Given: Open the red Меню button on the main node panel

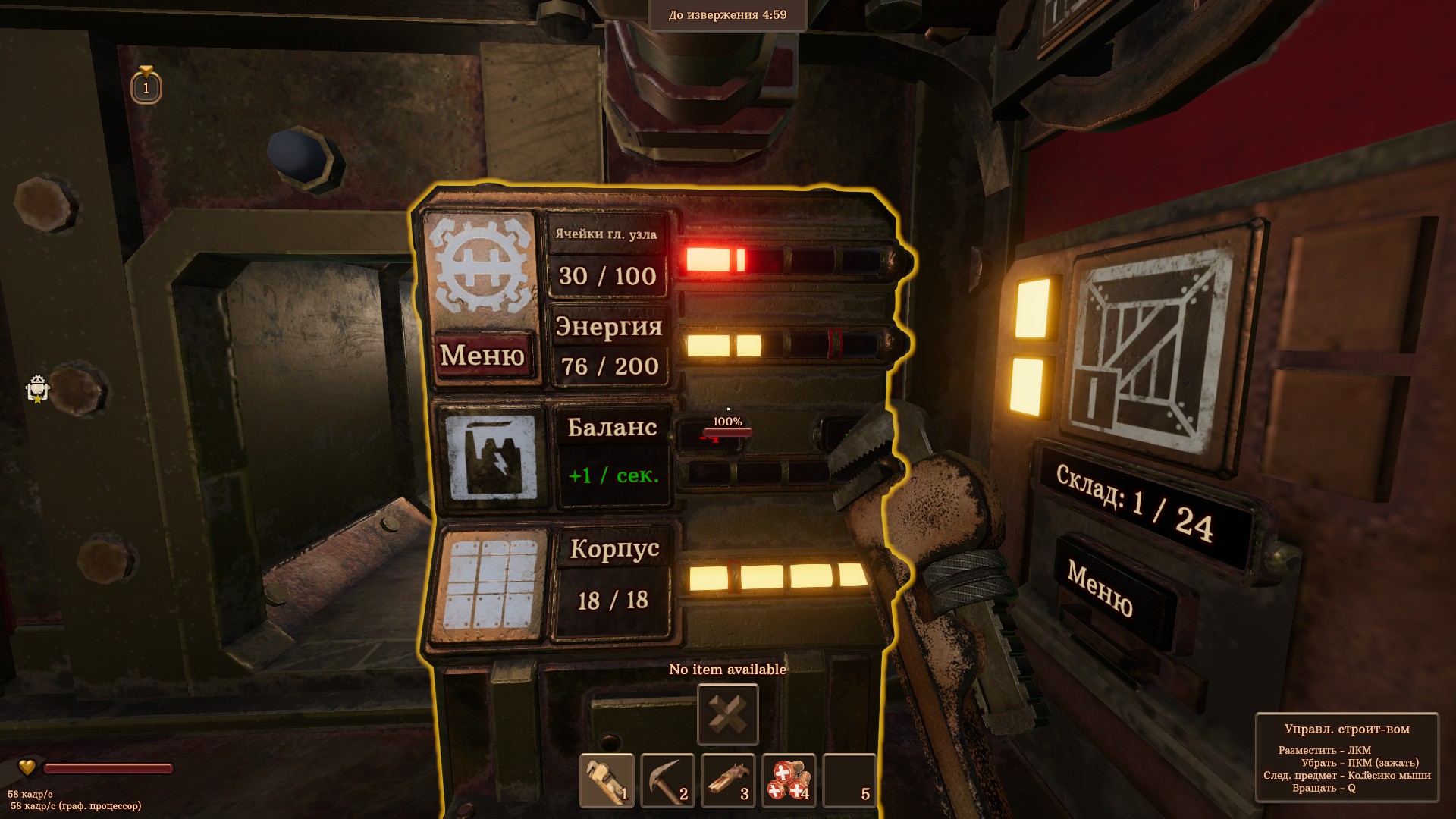Looking at the screenshot, I should click(x=482, y=355).
